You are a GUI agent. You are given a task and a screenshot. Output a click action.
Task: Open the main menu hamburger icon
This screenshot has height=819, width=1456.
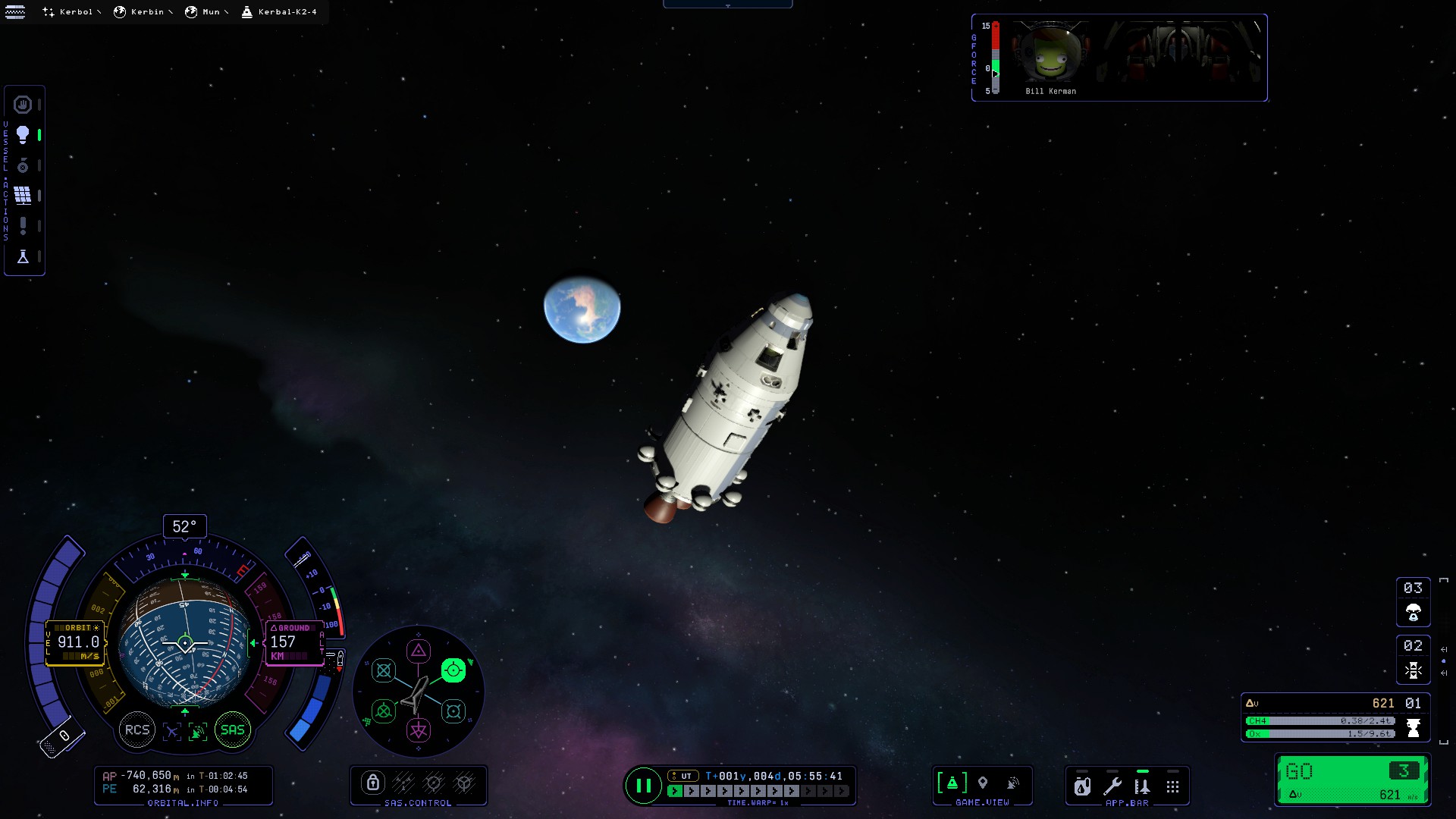point(15,12)
